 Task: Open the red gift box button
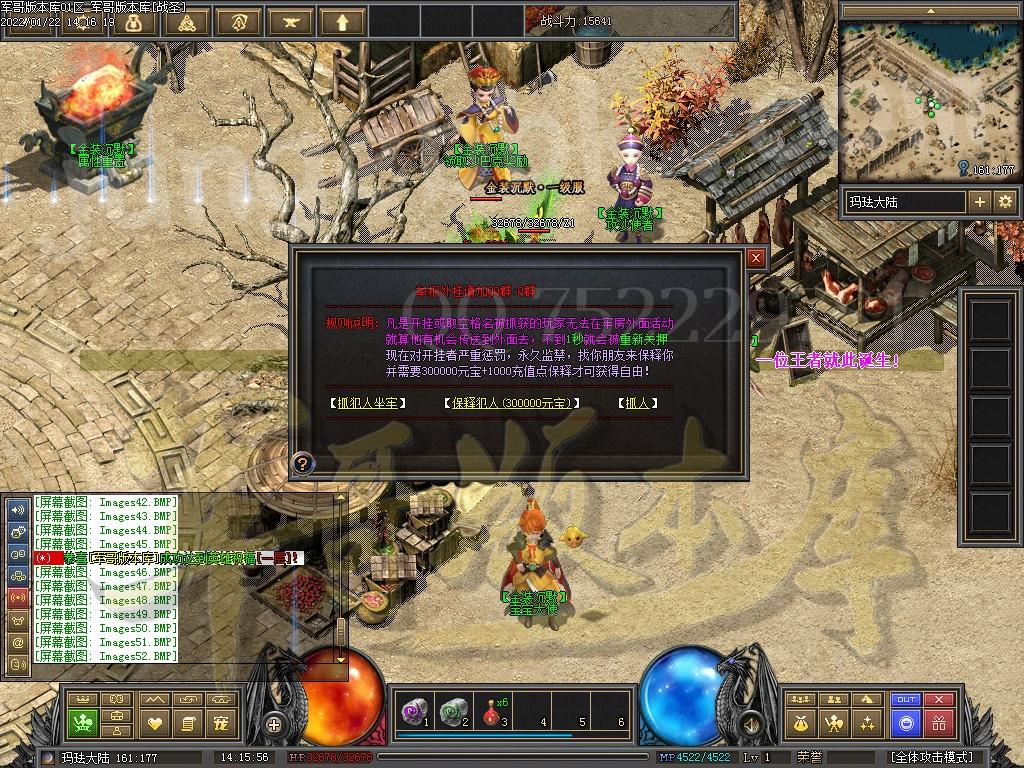click(938, 722)
